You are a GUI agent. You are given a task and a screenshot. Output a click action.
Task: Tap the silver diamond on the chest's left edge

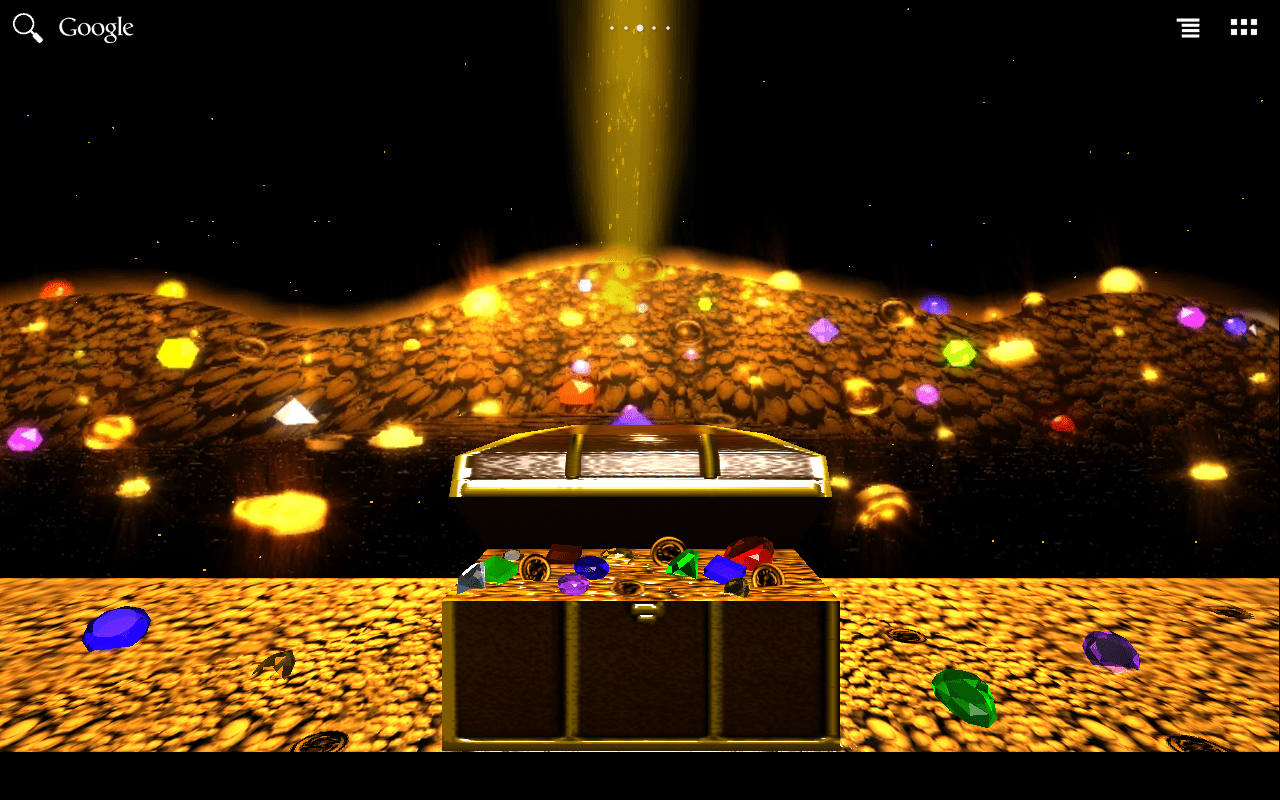point(473,578)
